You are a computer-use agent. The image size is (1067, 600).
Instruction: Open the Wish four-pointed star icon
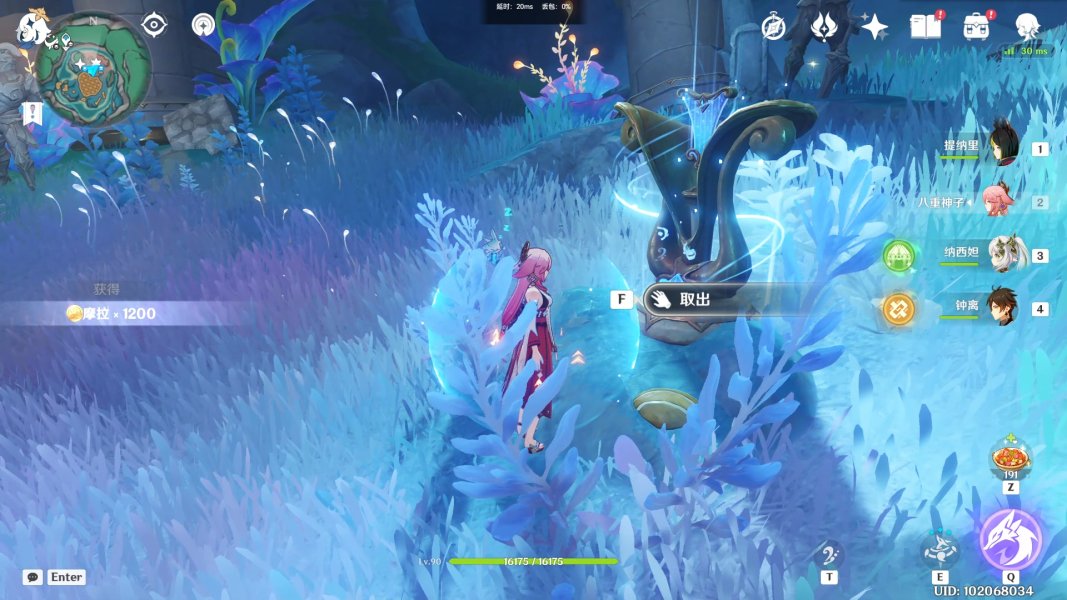pyautogui.click(x=874, y=27)
